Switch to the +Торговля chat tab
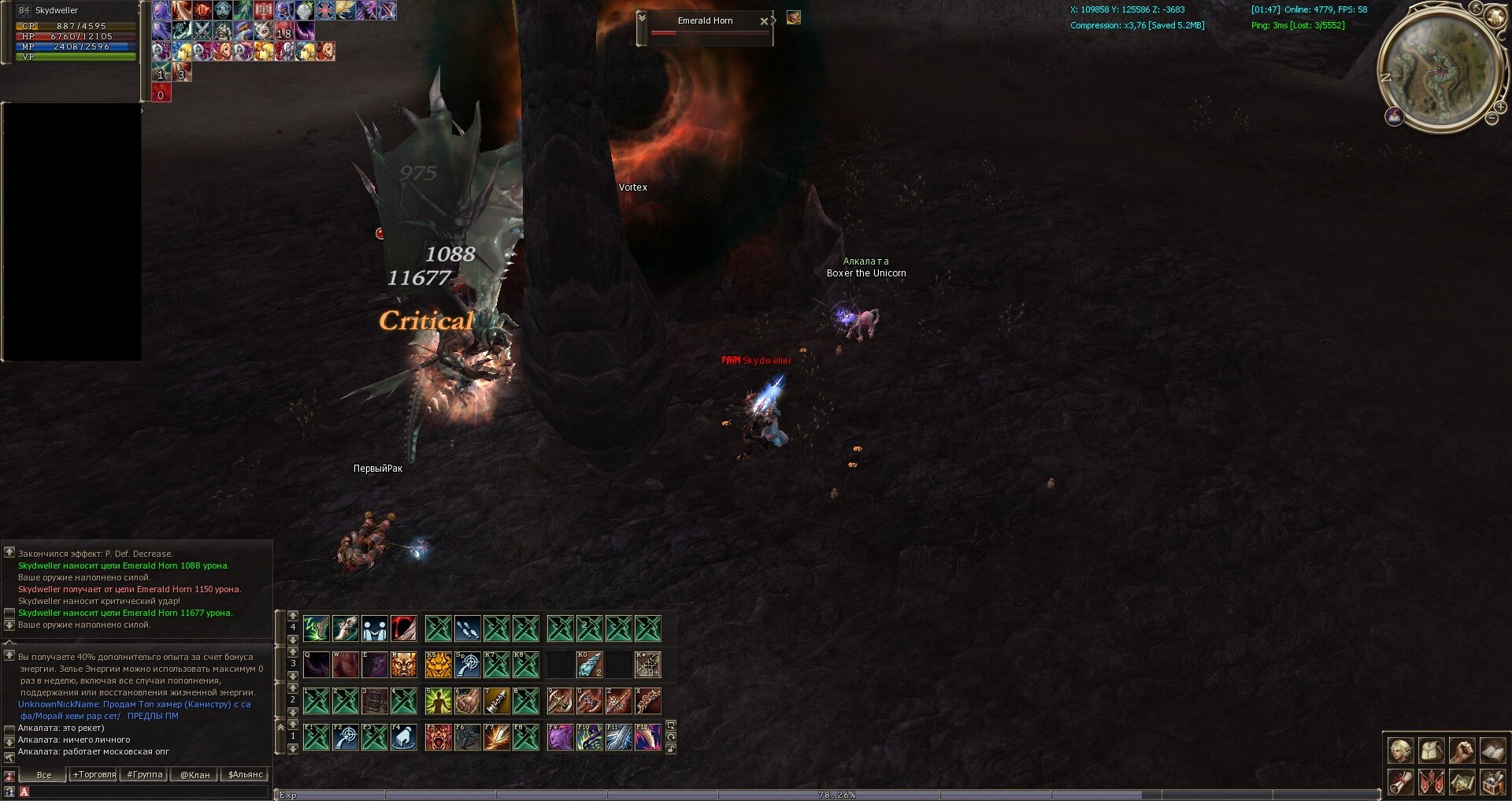Screen dimensions: 1512x801 tap(94, 774)
